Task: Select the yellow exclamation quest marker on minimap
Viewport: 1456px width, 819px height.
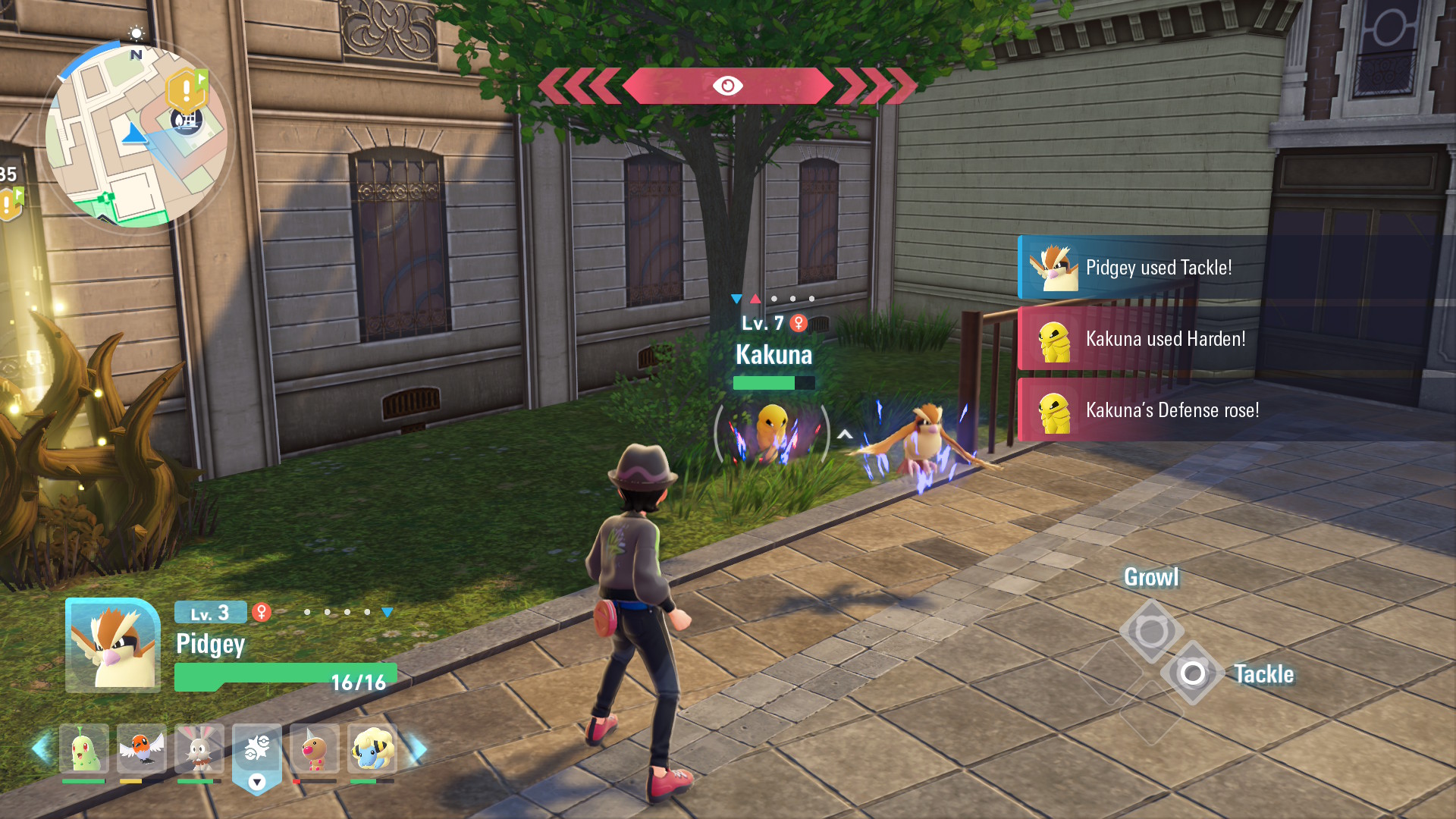Action: [186, 89]
